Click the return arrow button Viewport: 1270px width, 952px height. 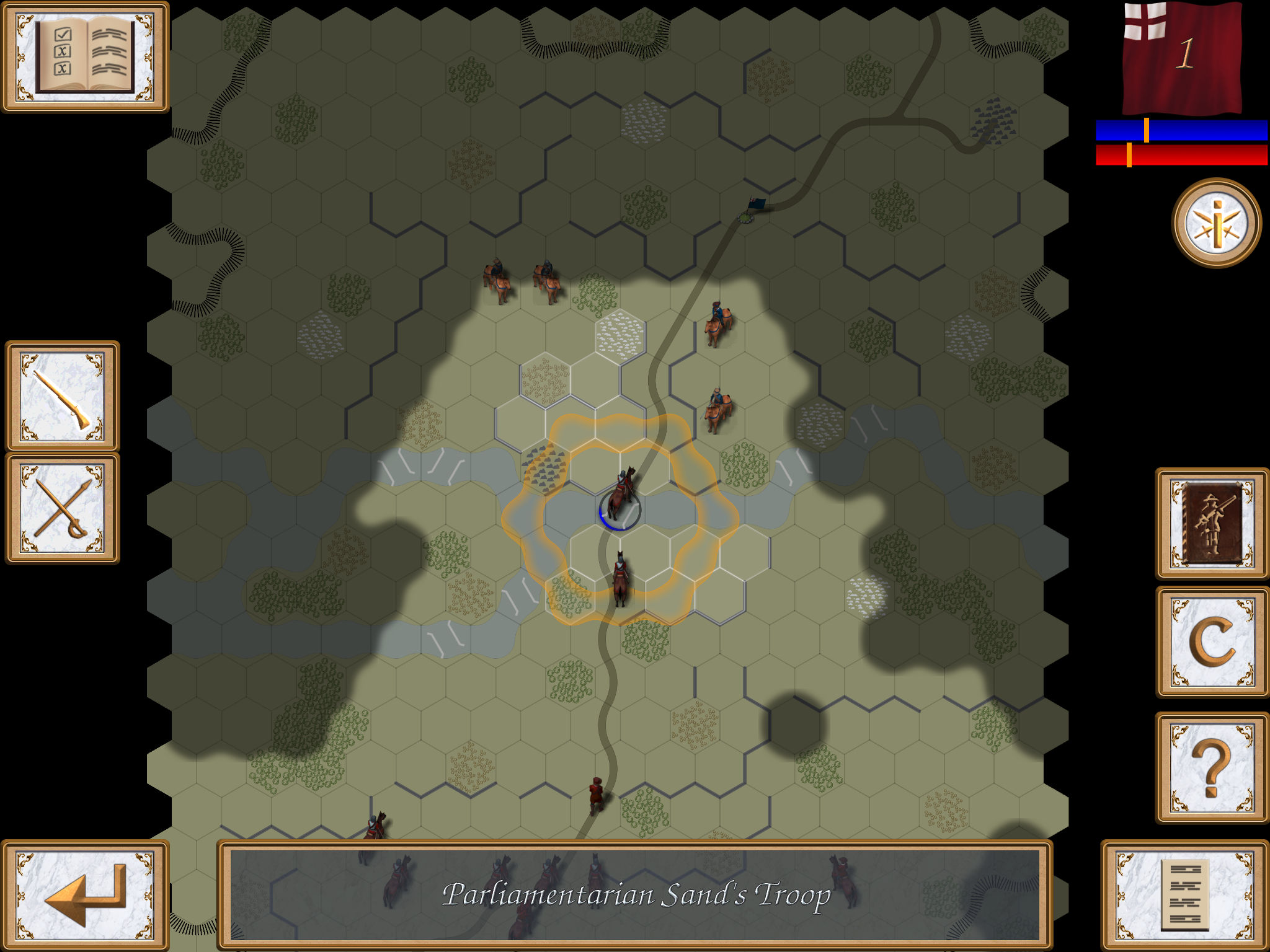pyautogui.click(x=85, y=895)
